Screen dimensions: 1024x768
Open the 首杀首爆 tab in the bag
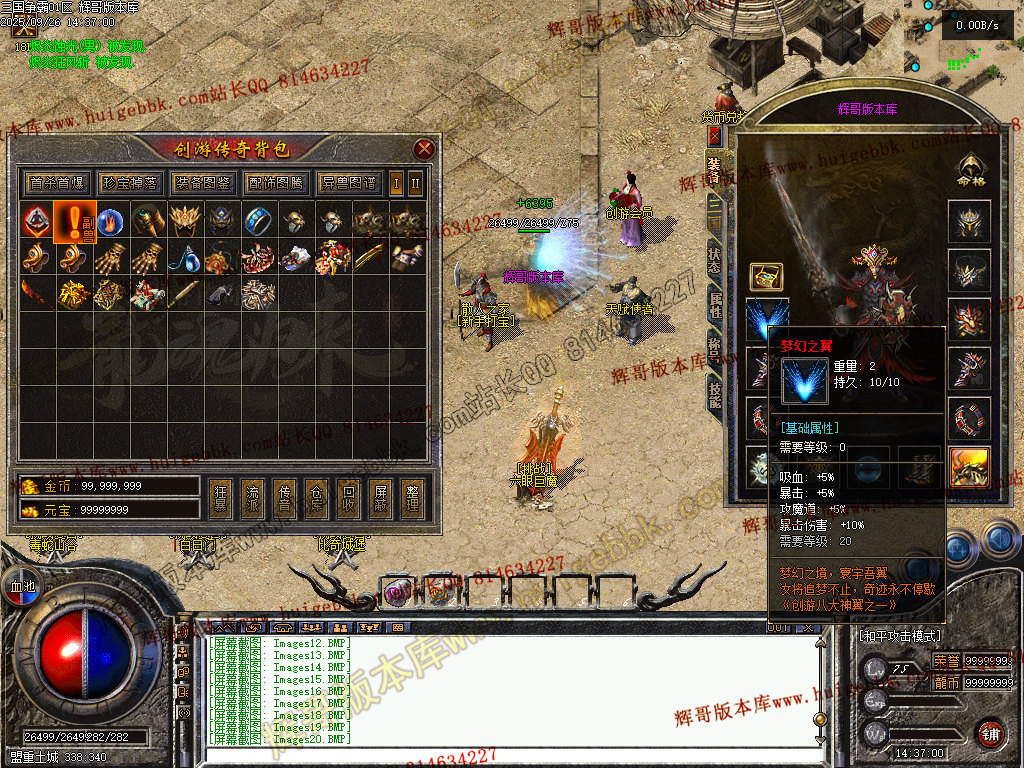point(56,183)
